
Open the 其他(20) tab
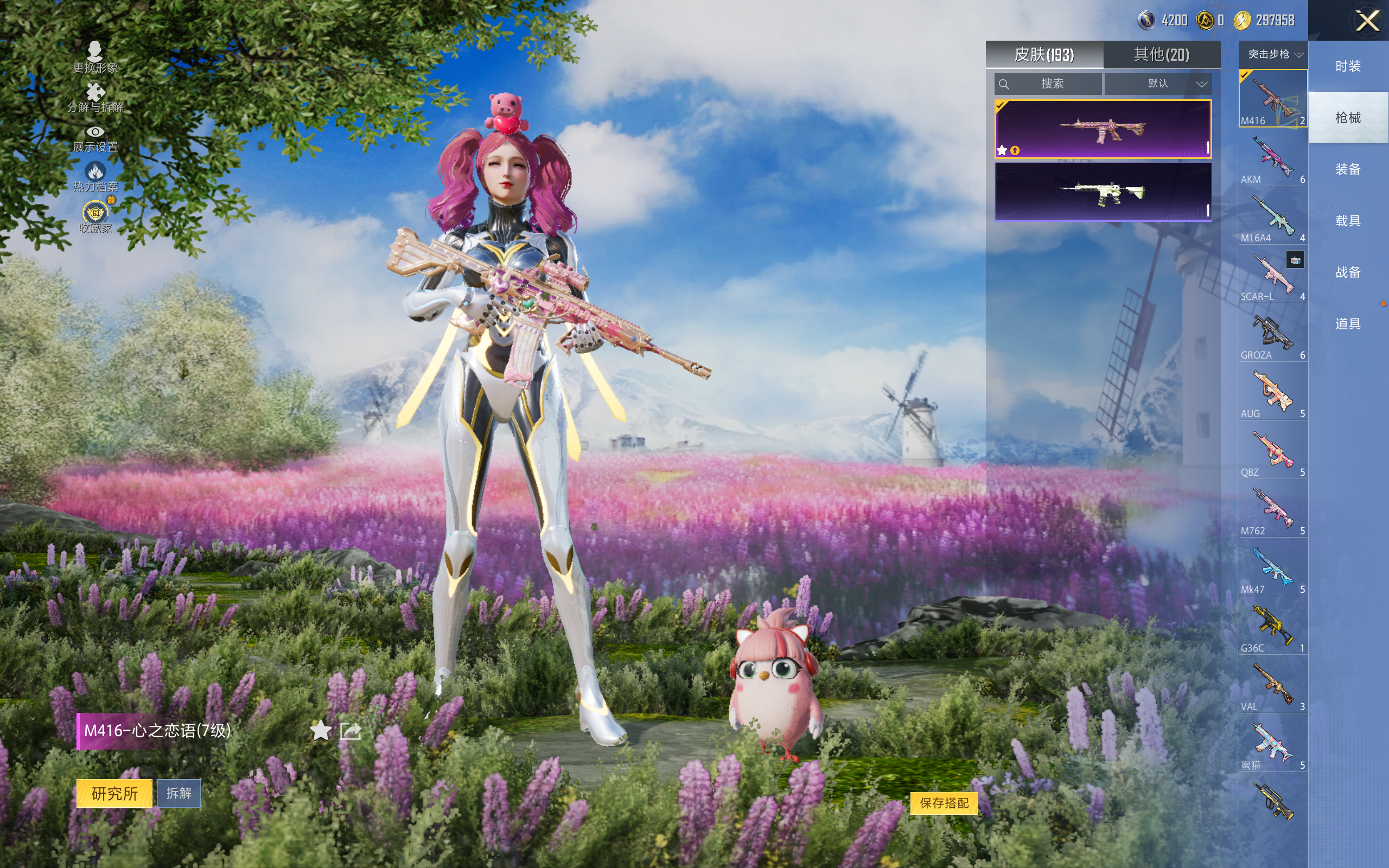click(x=1161, y=55)
